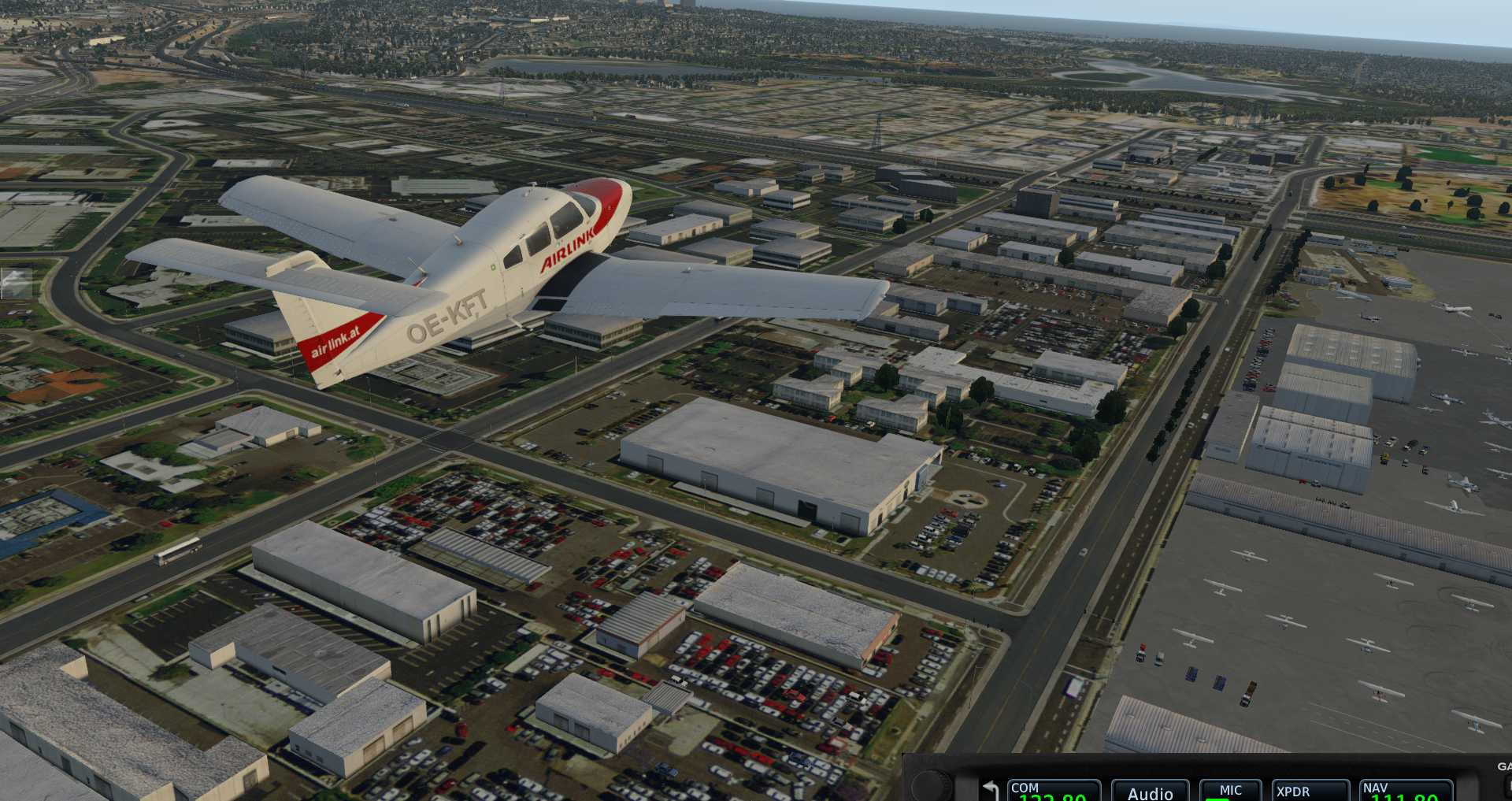Open the XPDR transponder field
The width and height of the screenshot is (1512, 801).
[1310, 791]
